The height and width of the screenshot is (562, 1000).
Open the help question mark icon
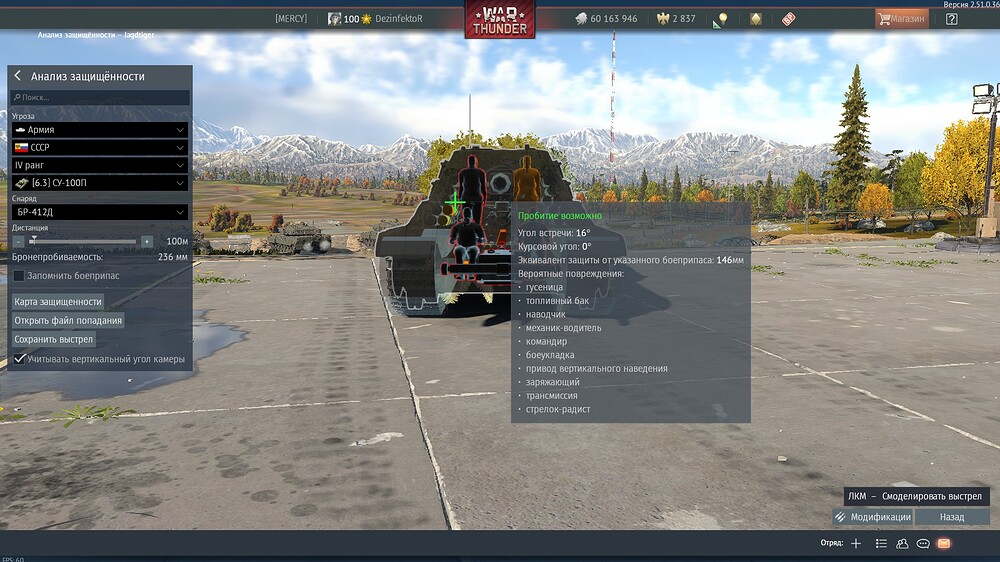(951, 18)
